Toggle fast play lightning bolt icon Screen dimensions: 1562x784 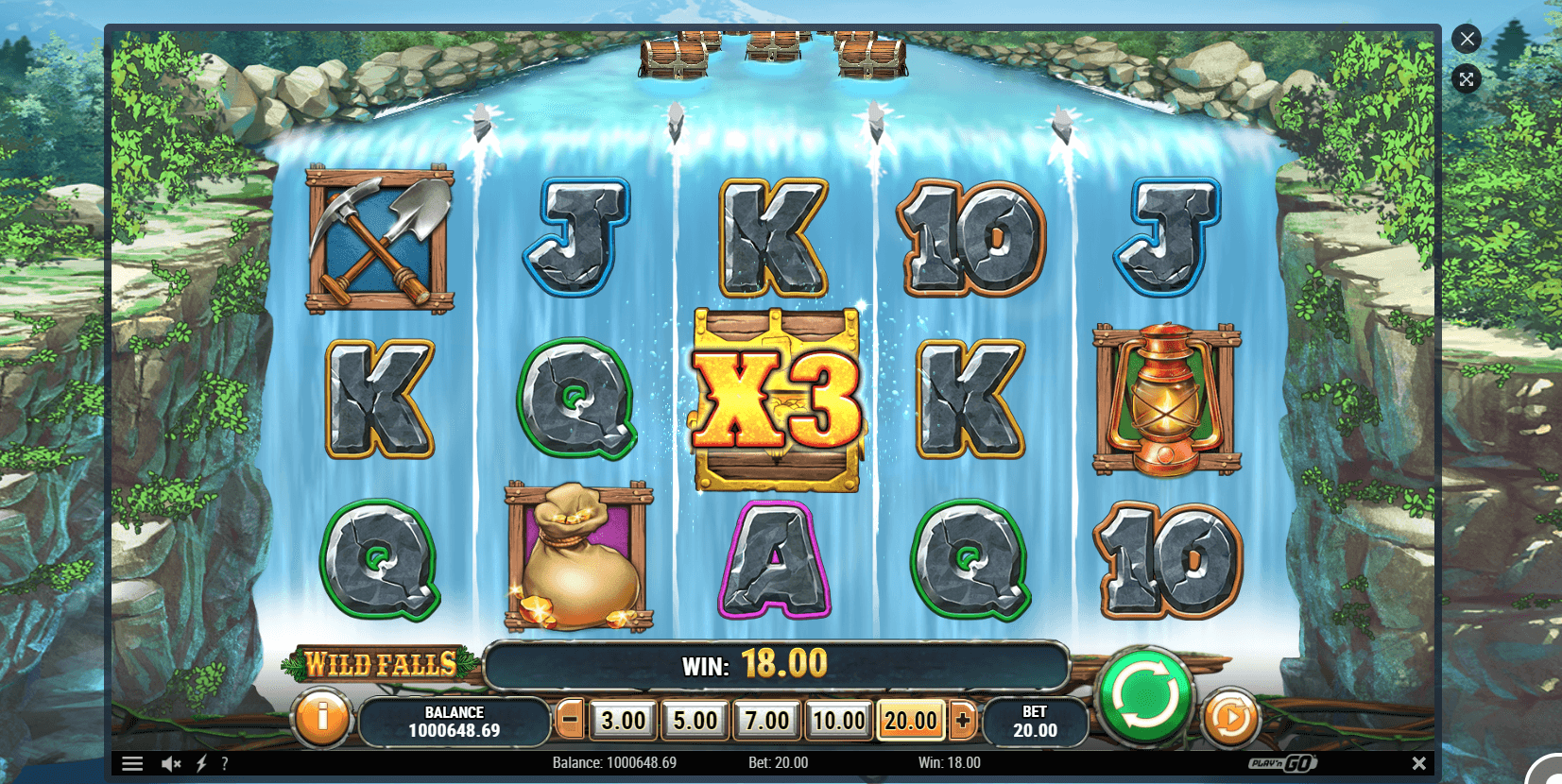(201, 763)
